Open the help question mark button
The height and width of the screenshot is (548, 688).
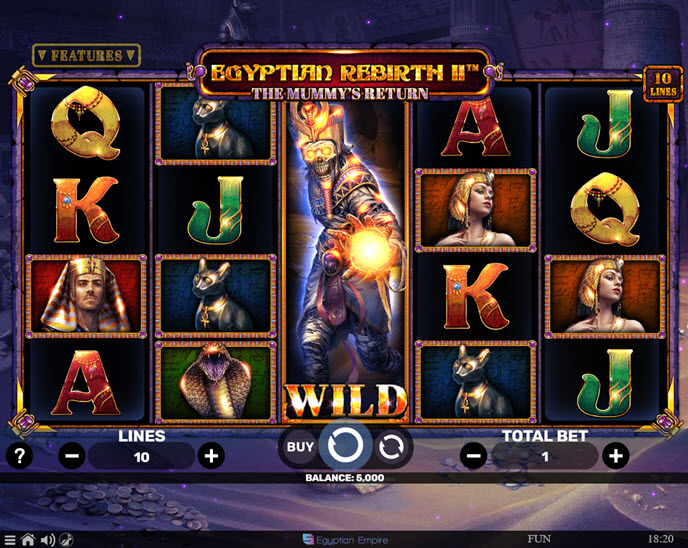coord(19,456)
